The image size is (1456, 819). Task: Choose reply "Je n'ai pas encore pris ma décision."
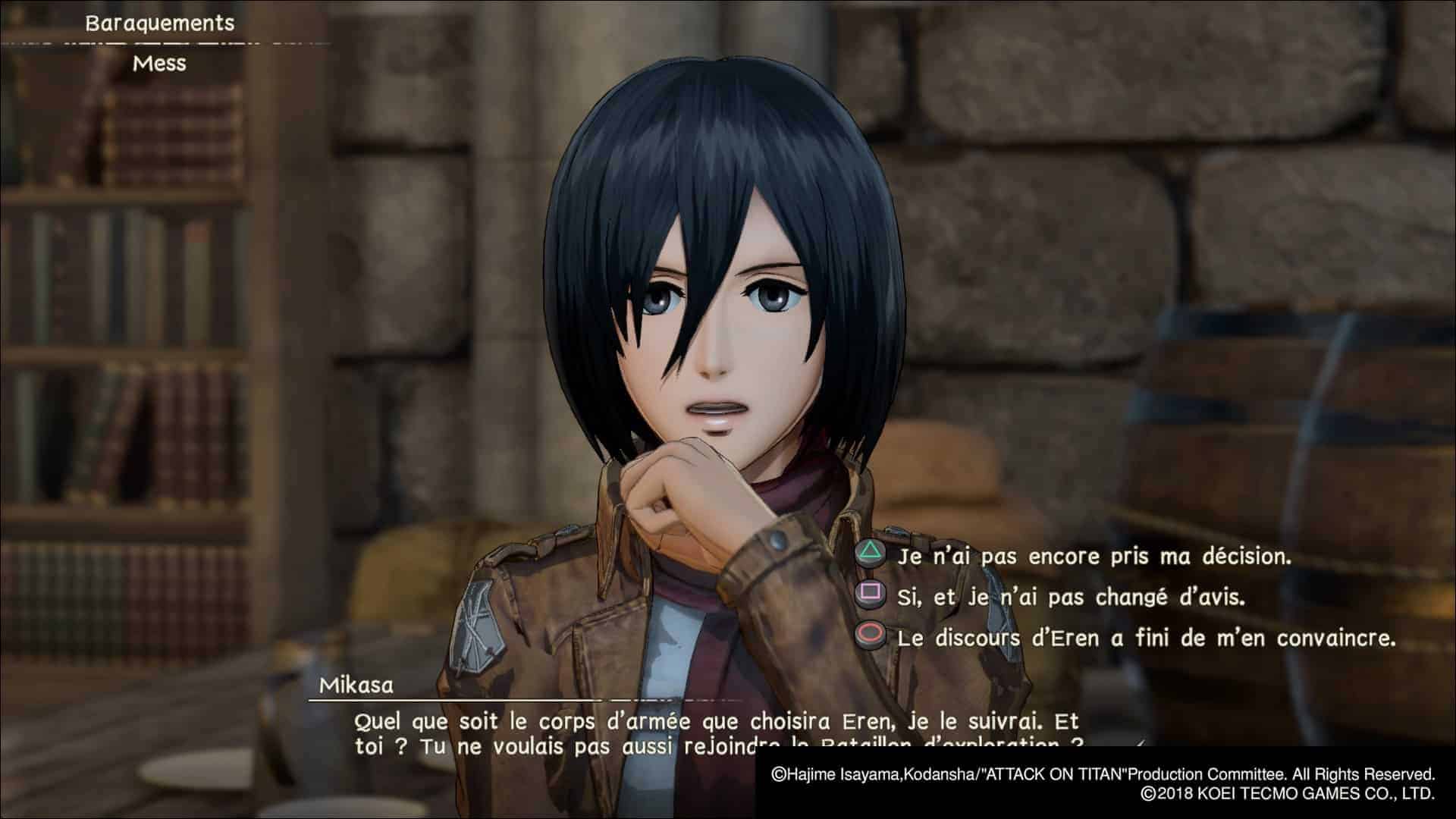(1093, 557)
